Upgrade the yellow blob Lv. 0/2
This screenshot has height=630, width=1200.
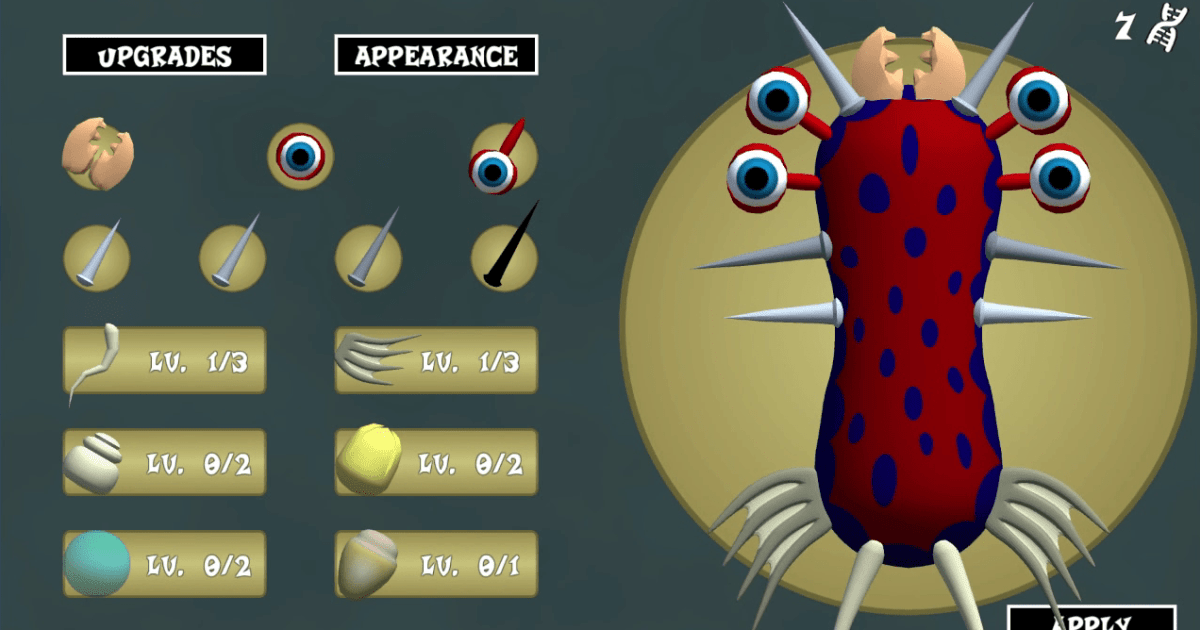436,462
